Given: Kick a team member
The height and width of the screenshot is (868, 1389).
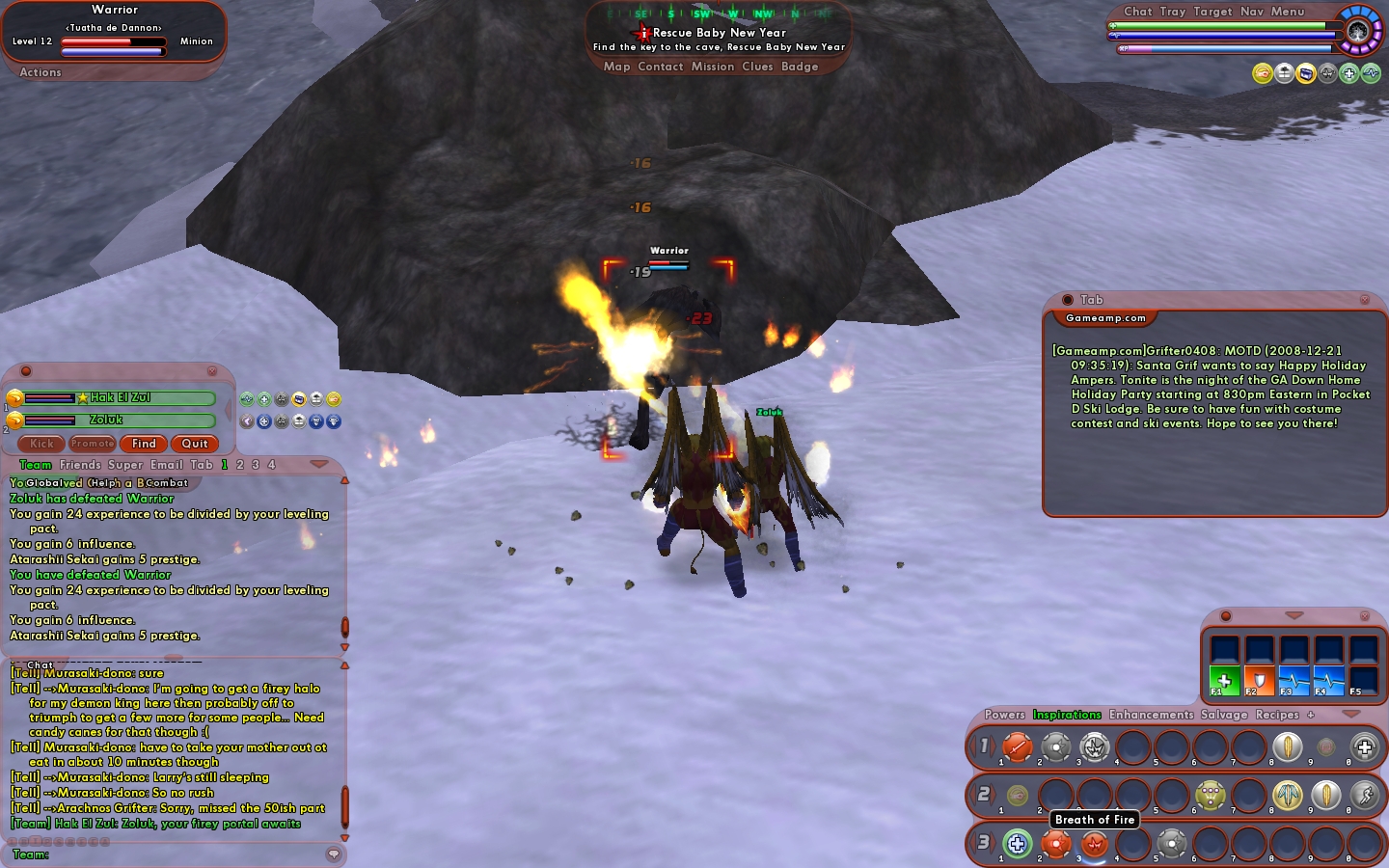Looking at the screenshot, I should point(41,444).
